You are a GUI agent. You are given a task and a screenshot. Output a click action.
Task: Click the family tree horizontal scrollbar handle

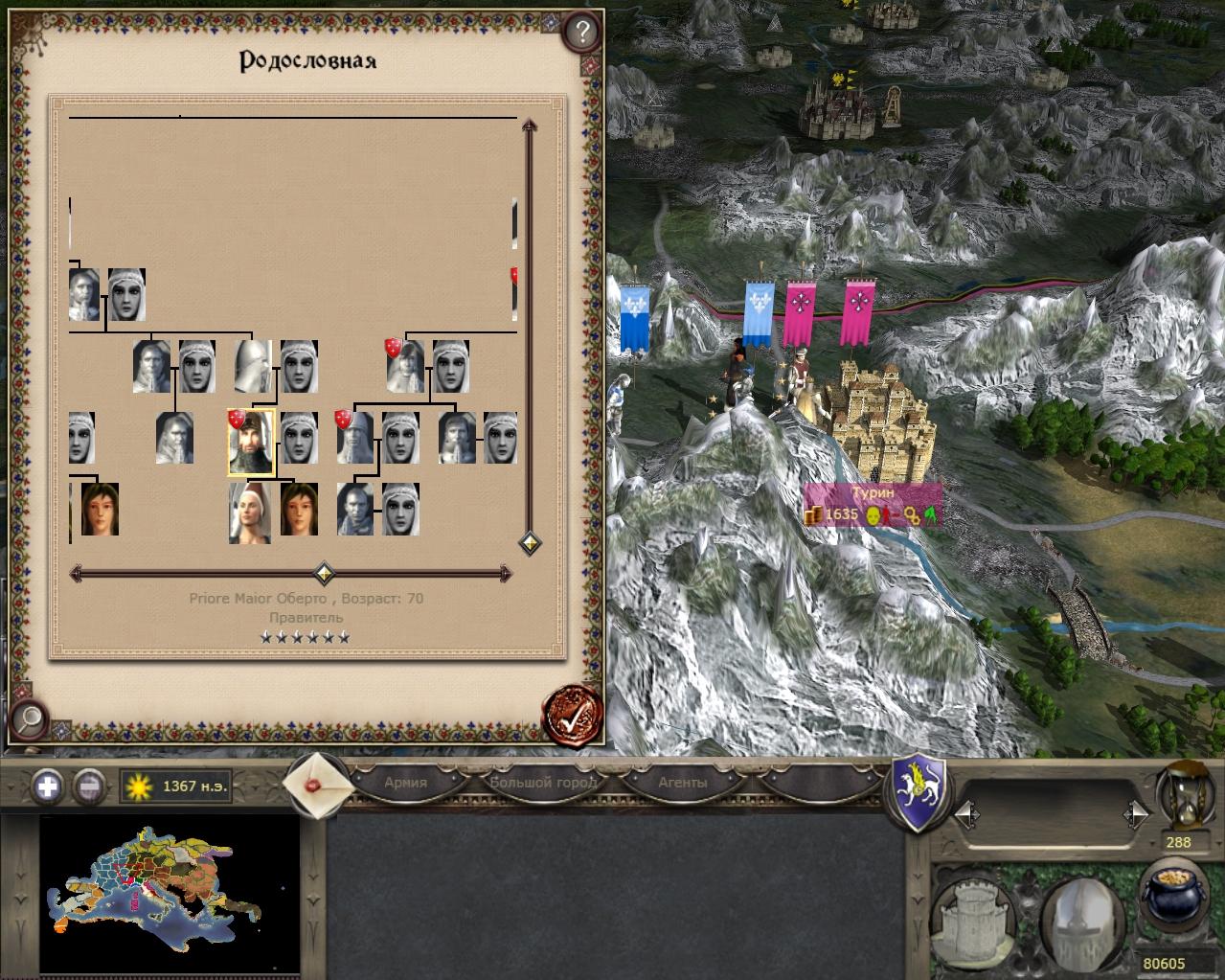click(x=325, y=574)
